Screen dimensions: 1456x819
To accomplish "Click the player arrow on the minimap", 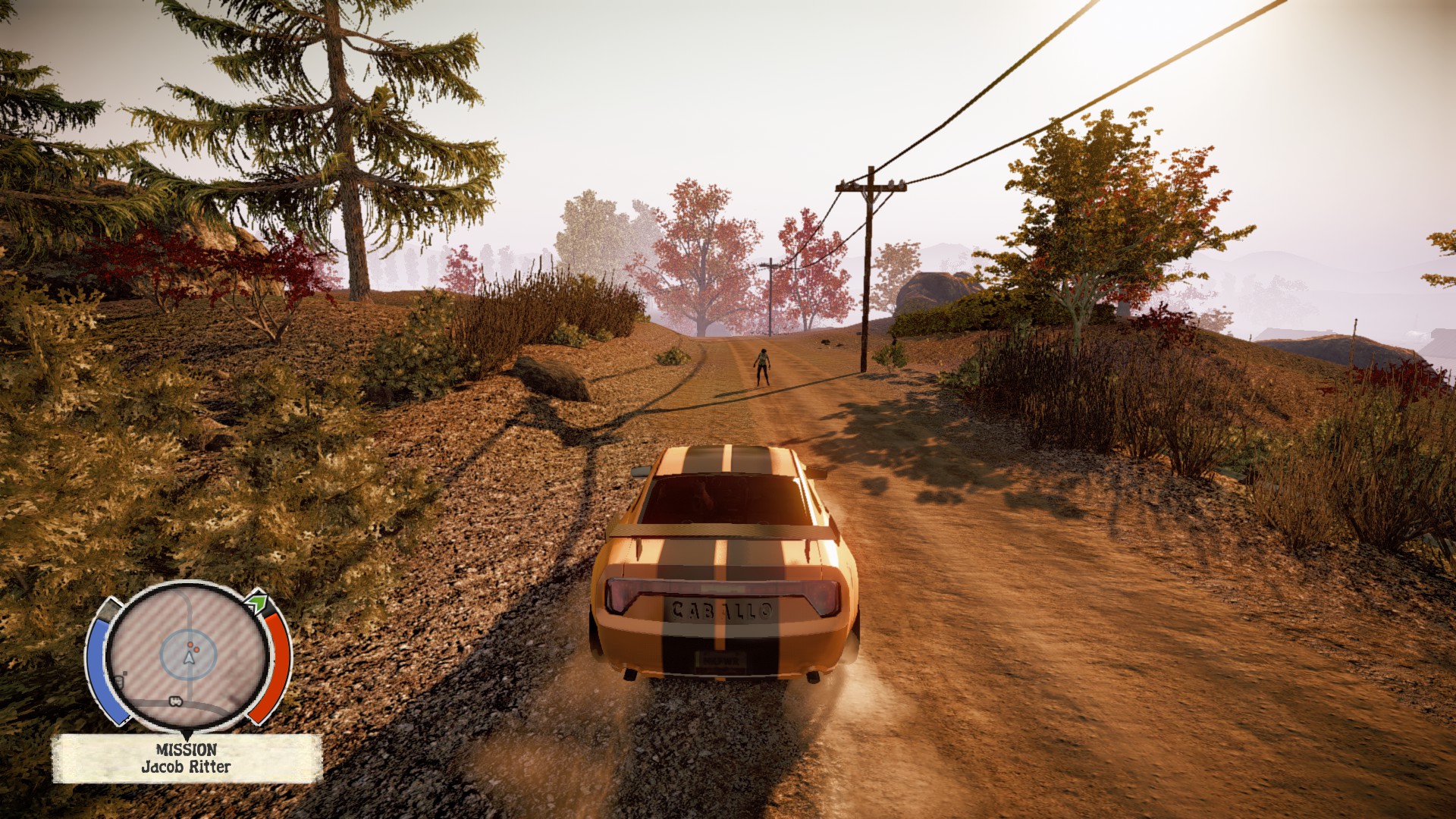I will point(189,657).
